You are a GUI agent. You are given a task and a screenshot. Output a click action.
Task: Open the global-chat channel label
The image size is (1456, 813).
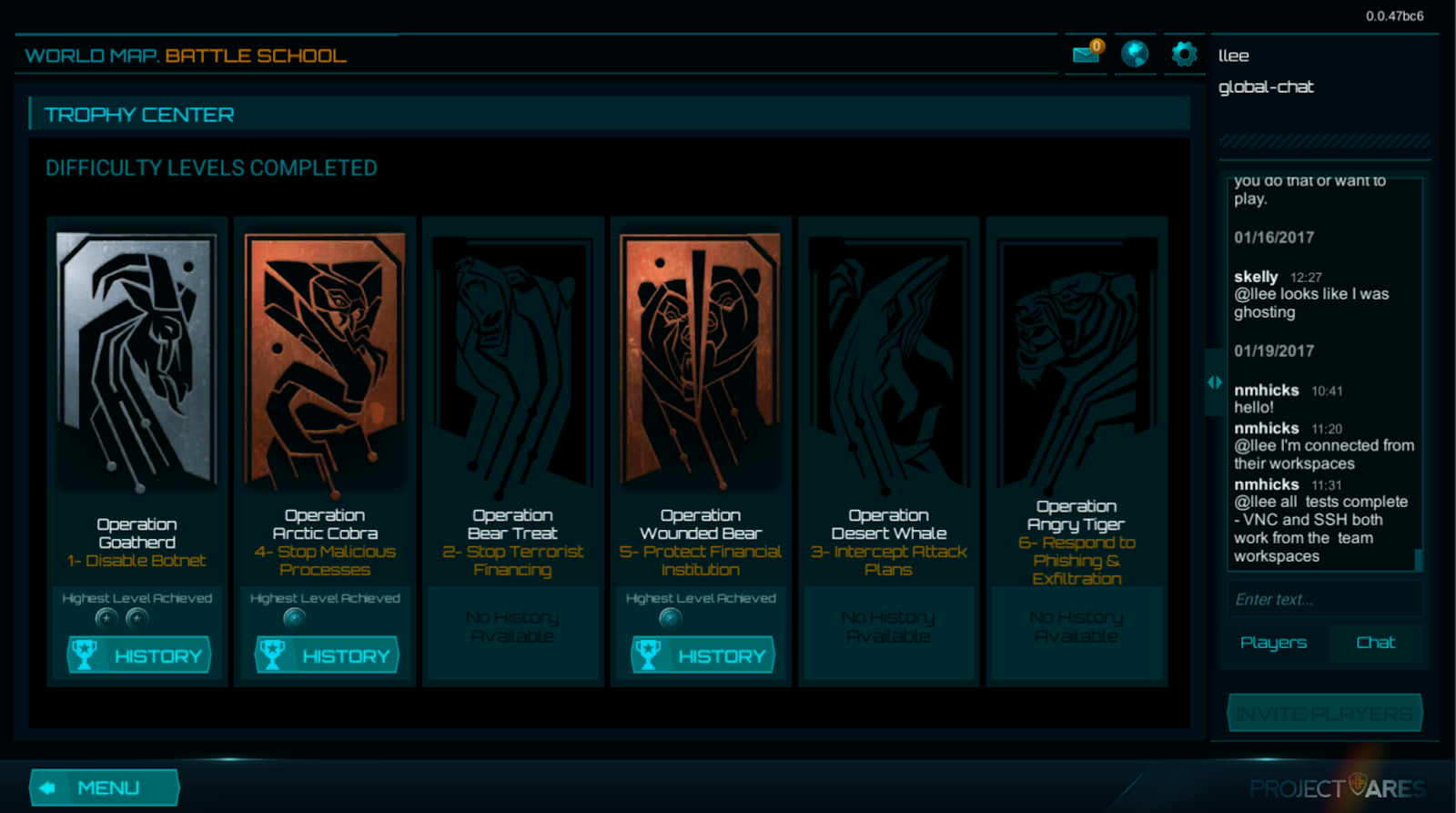click(x=1266, y=87)
